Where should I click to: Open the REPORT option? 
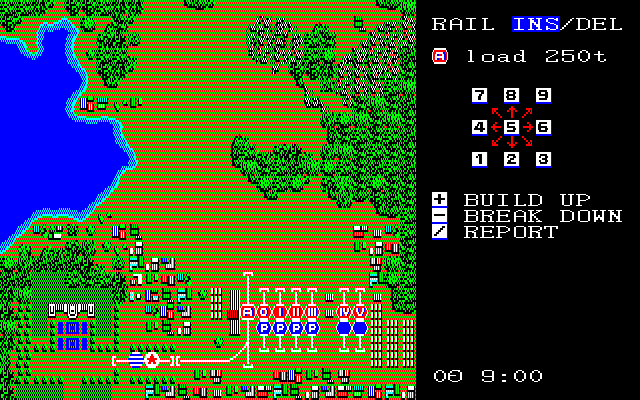click(511, 232)
